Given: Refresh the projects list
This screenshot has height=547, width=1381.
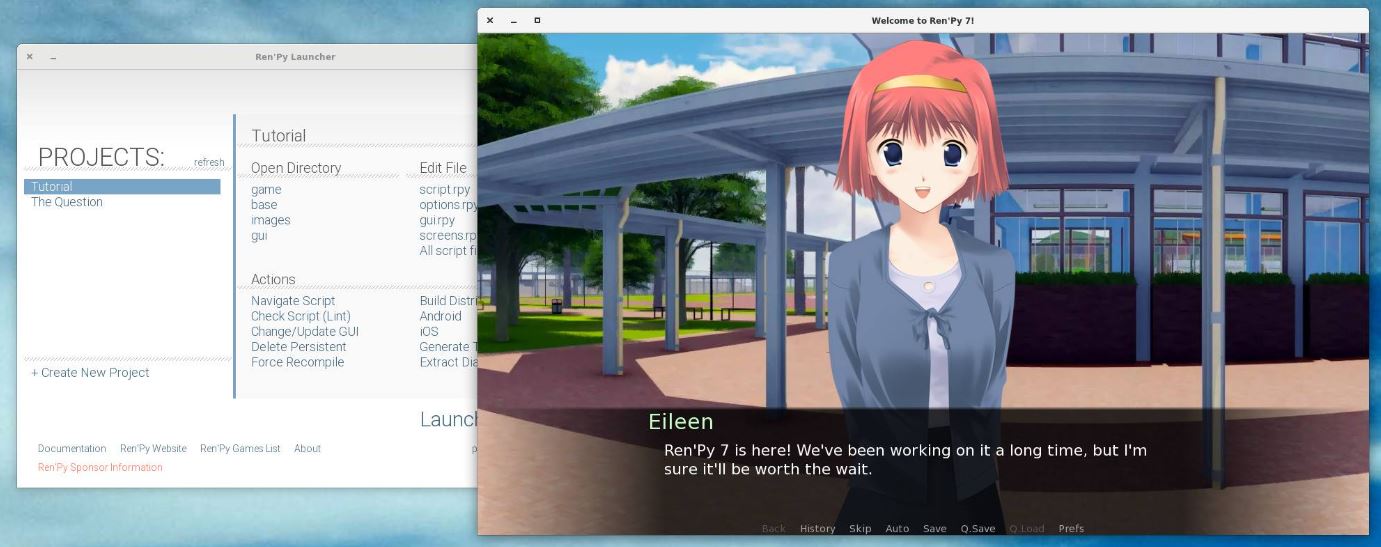Looking at the screenshot, I should click(209, 163).
